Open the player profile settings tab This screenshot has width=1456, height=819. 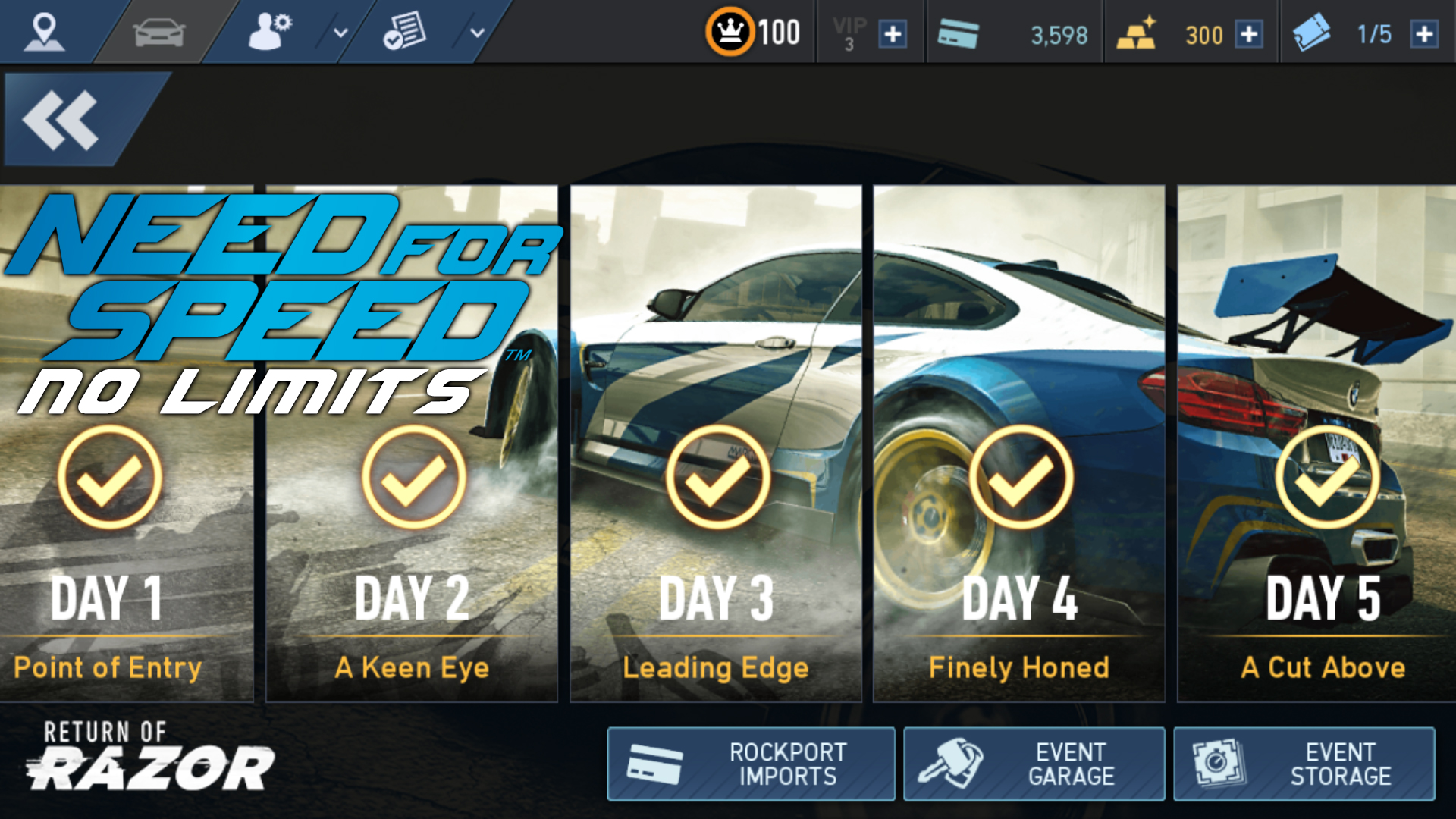(270, 32)
